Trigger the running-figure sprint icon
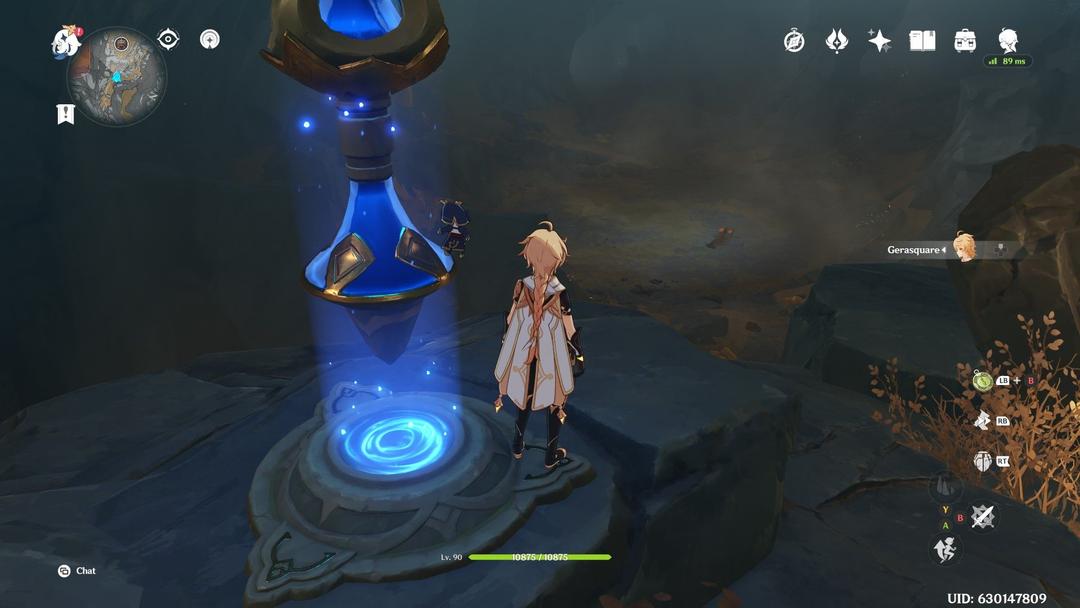1080x608 pixels. click(945, 549)
